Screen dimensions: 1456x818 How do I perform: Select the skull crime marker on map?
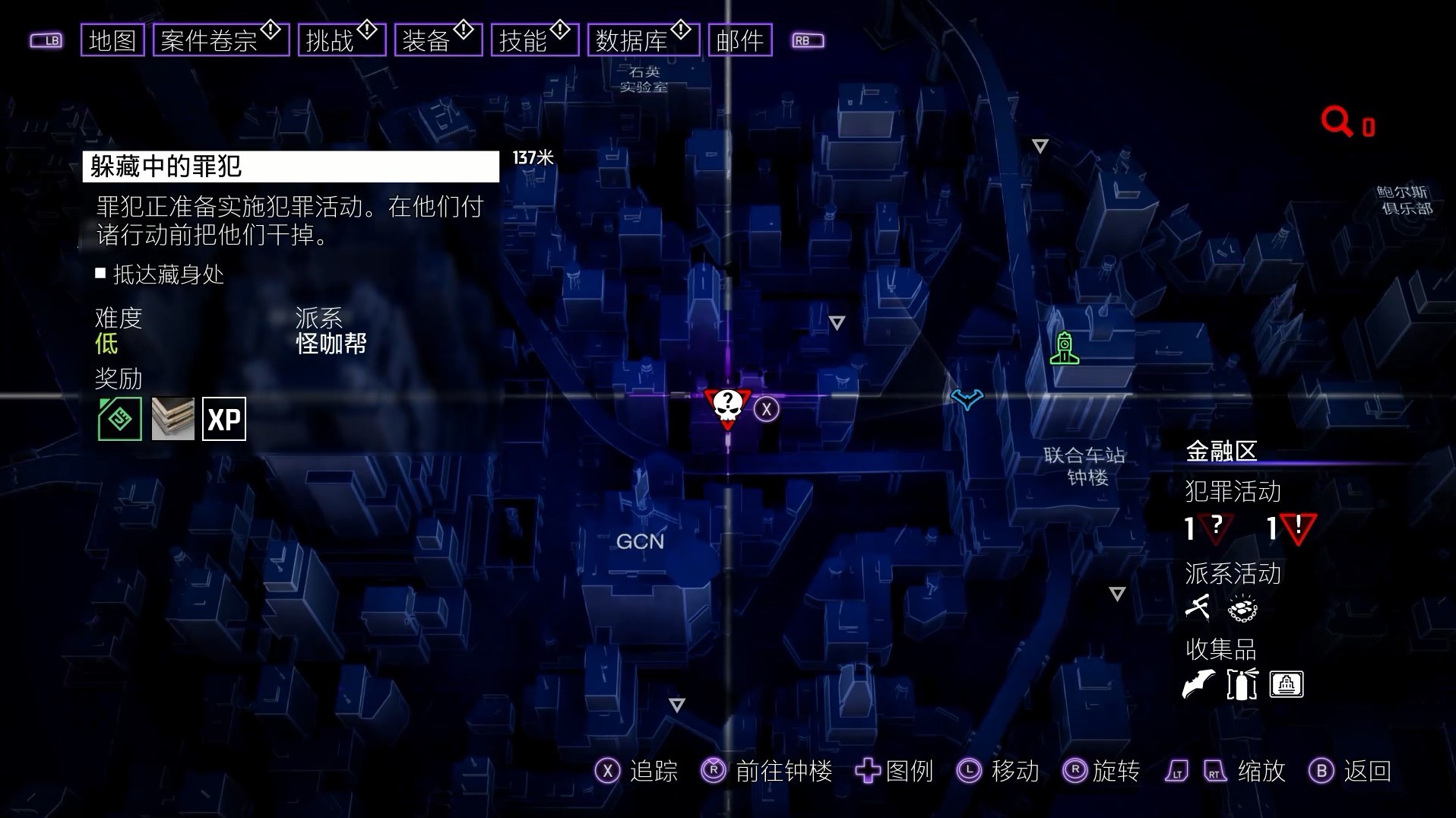(x=727, y=408)
